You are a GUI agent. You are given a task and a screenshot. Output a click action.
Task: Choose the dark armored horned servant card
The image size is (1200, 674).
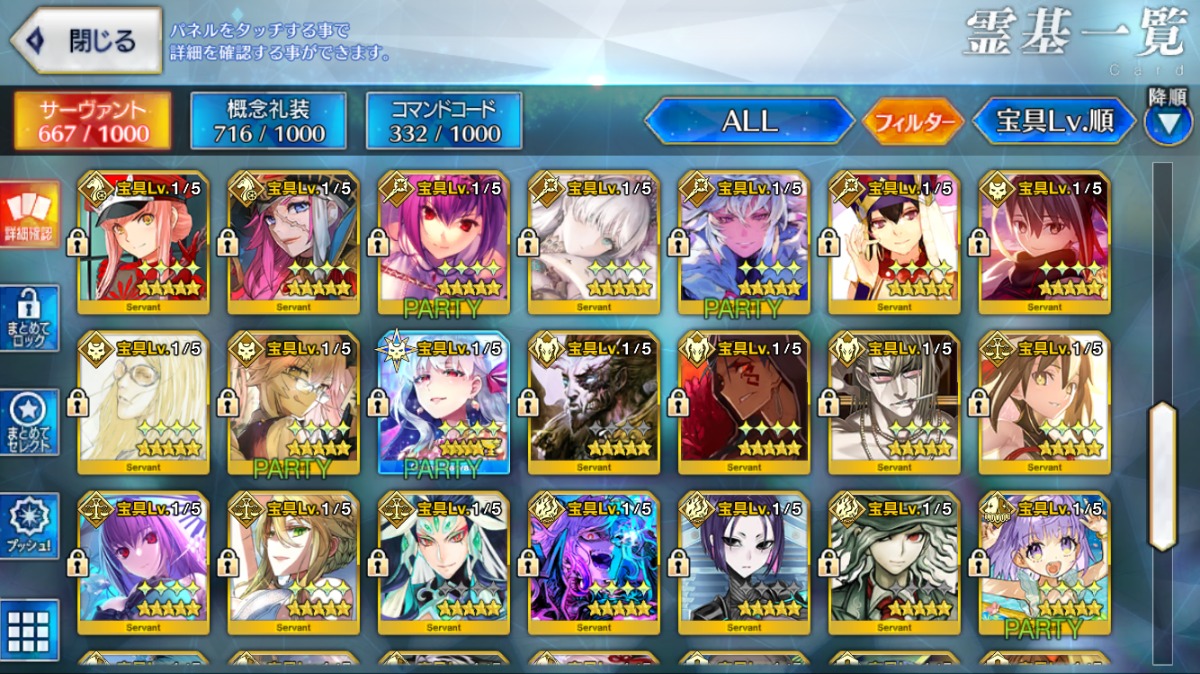[x=594, y=401]
